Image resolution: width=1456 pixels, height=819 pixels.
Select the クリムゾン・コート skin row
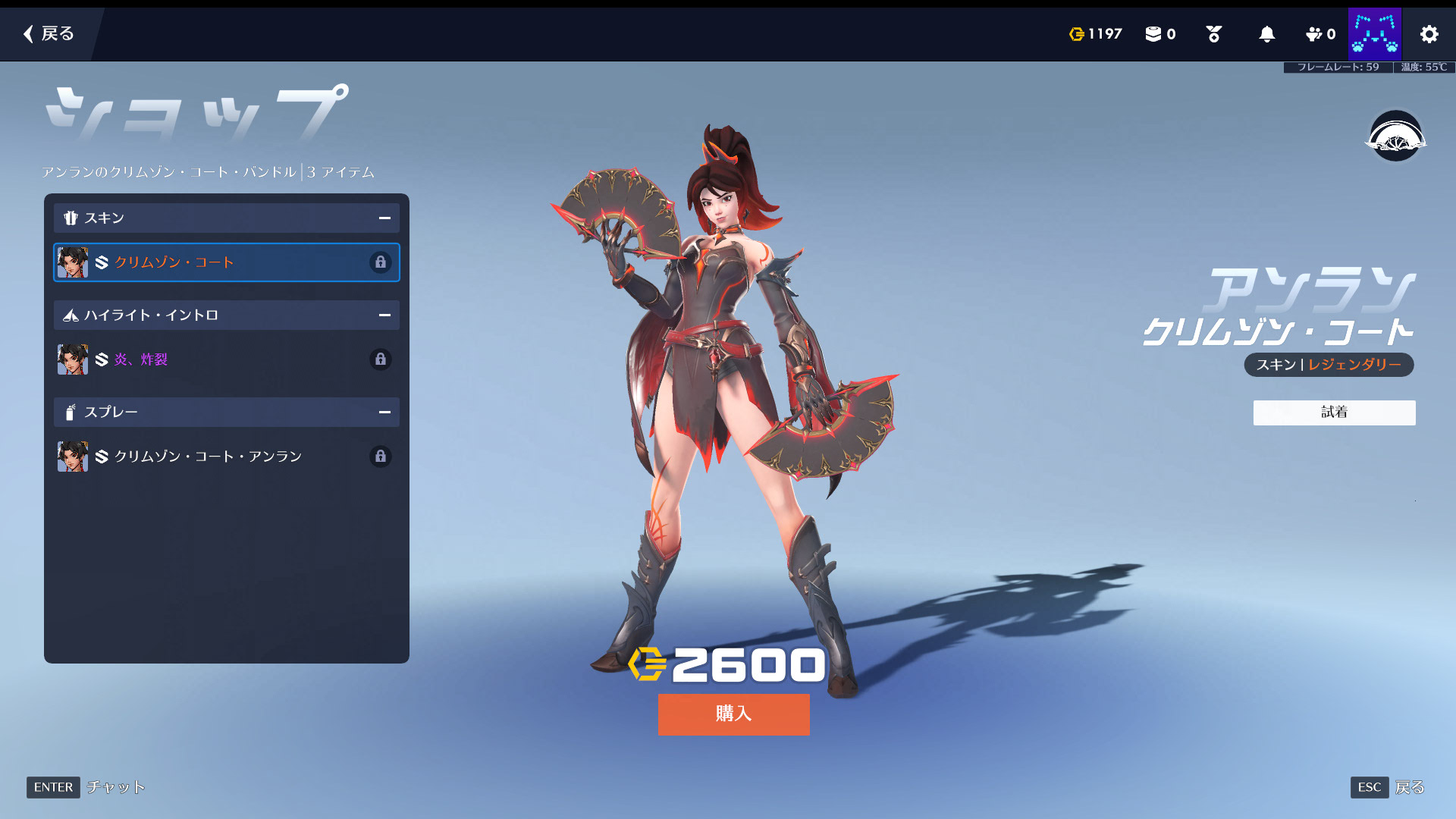pyautogui.click(x=226, y=262)
